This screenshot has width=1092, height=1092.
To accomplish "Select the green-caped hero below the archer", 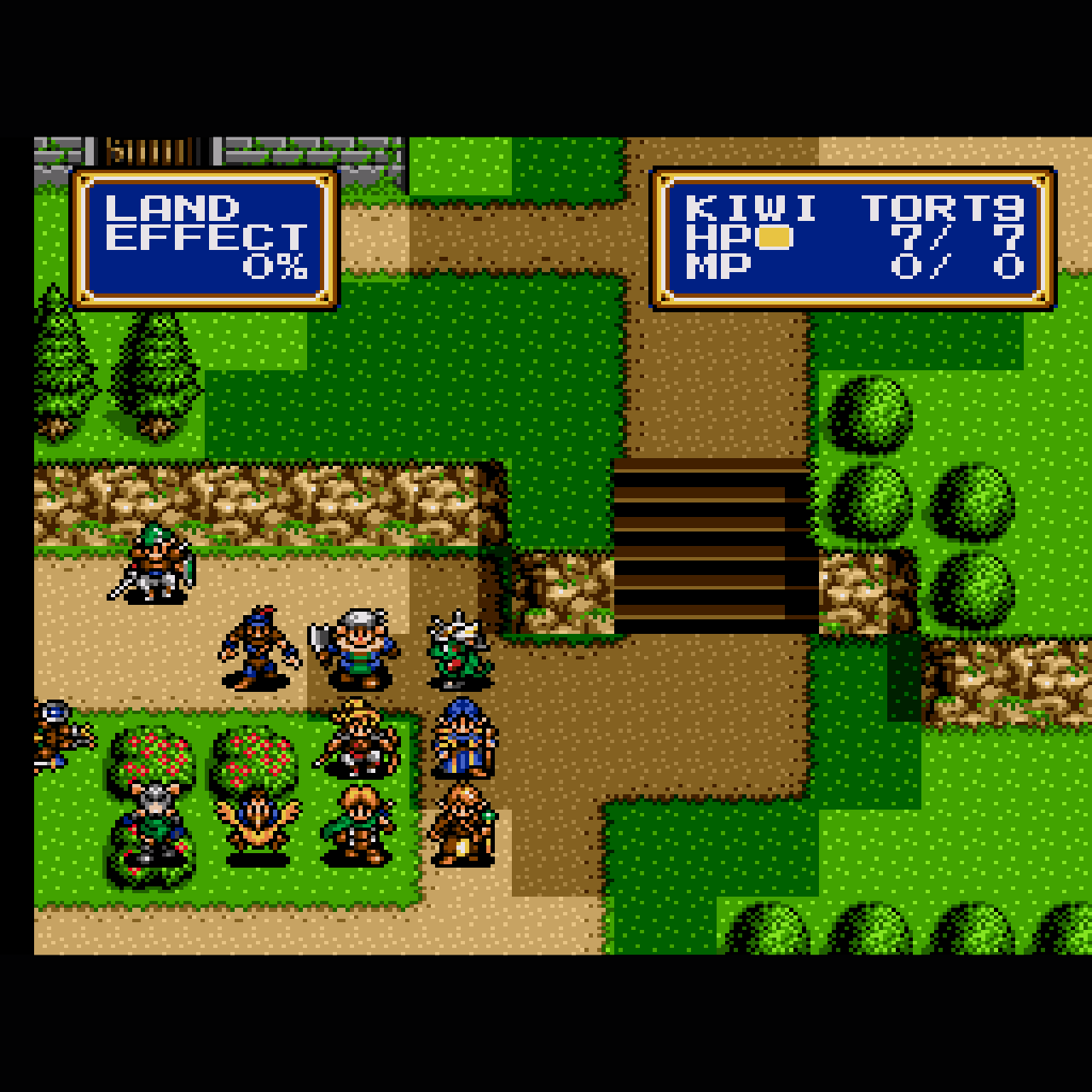I will tap(358, 828).
